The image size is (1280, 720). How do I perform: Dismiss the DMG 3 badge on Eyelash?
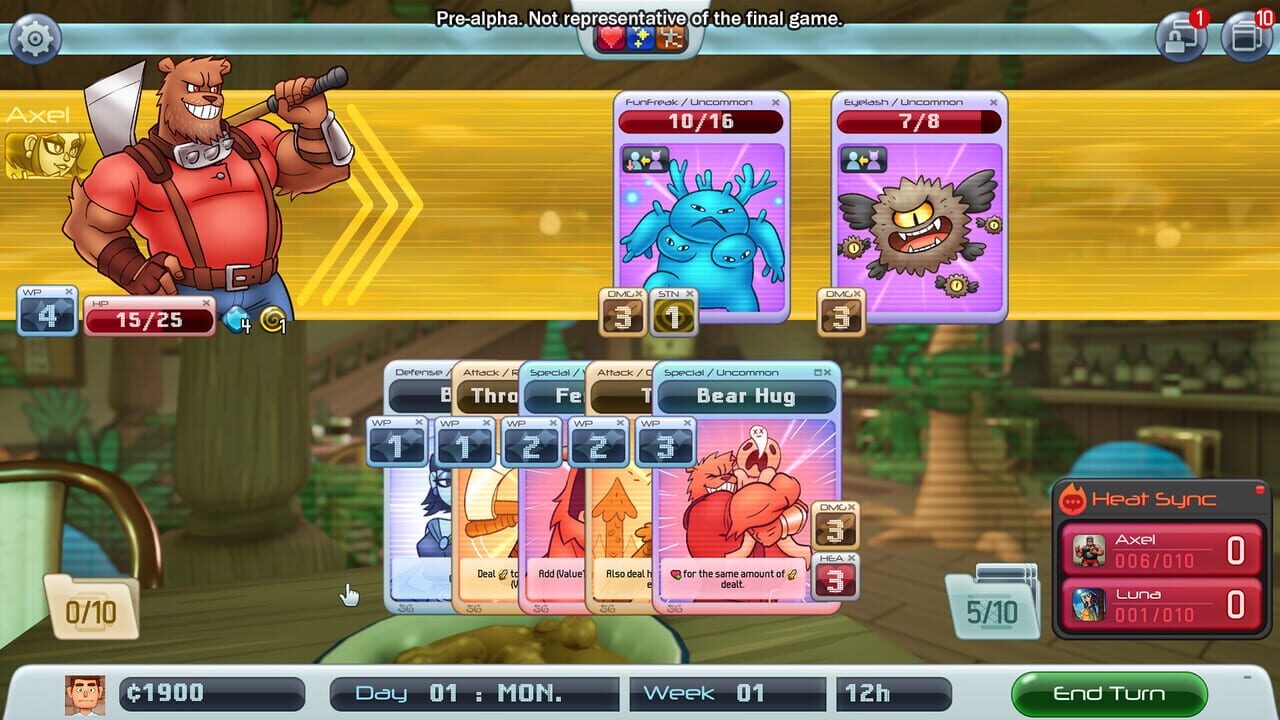click(857, 293)
